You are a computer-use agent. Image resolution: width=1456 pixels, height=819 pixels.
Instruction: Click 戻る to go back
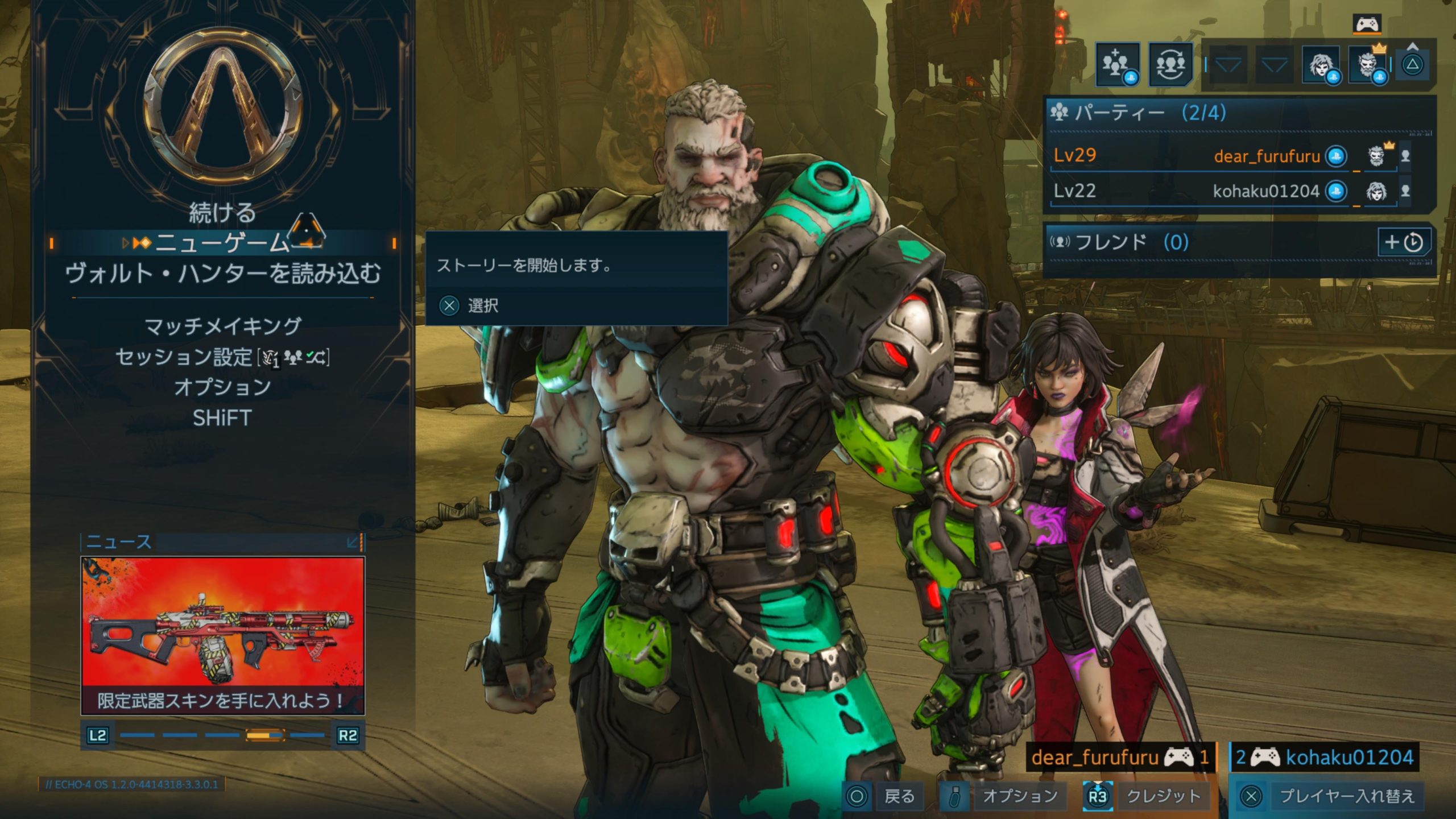[883, 796]
